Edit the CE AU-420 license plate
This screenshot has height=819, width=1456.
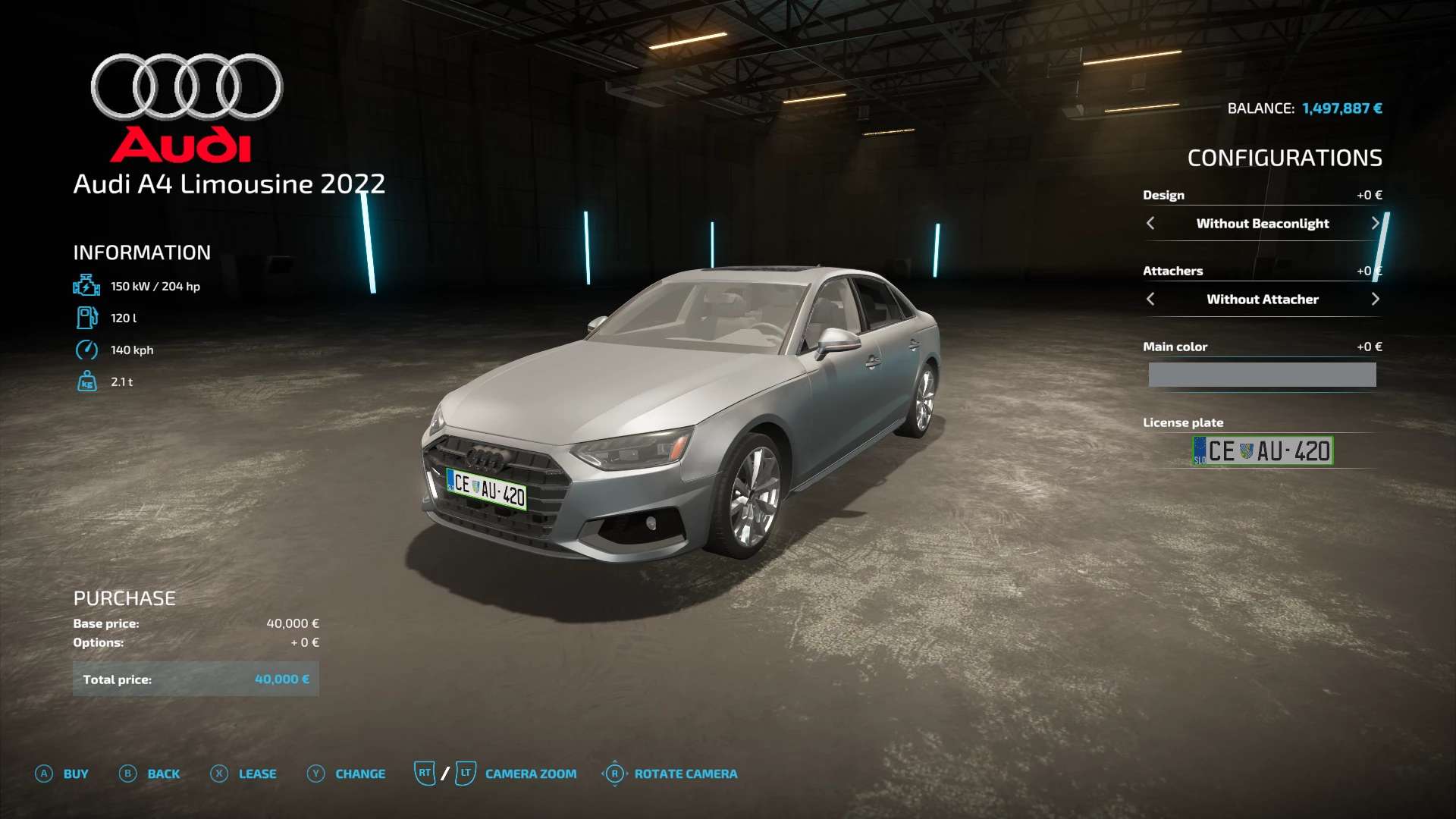[1263, 451]
